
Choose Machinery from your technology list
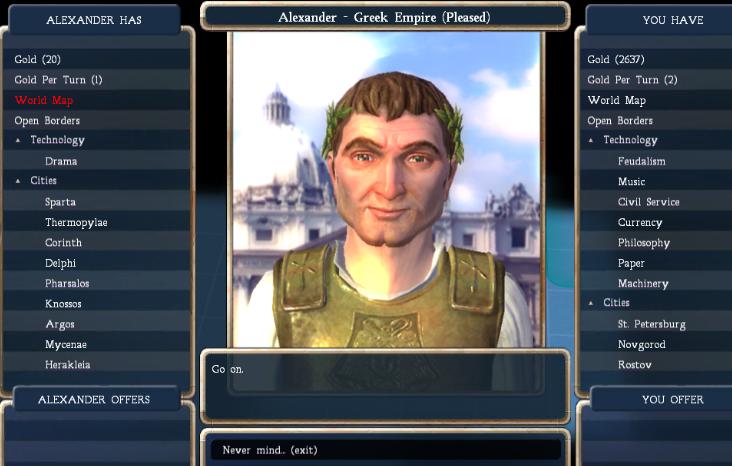643,284
